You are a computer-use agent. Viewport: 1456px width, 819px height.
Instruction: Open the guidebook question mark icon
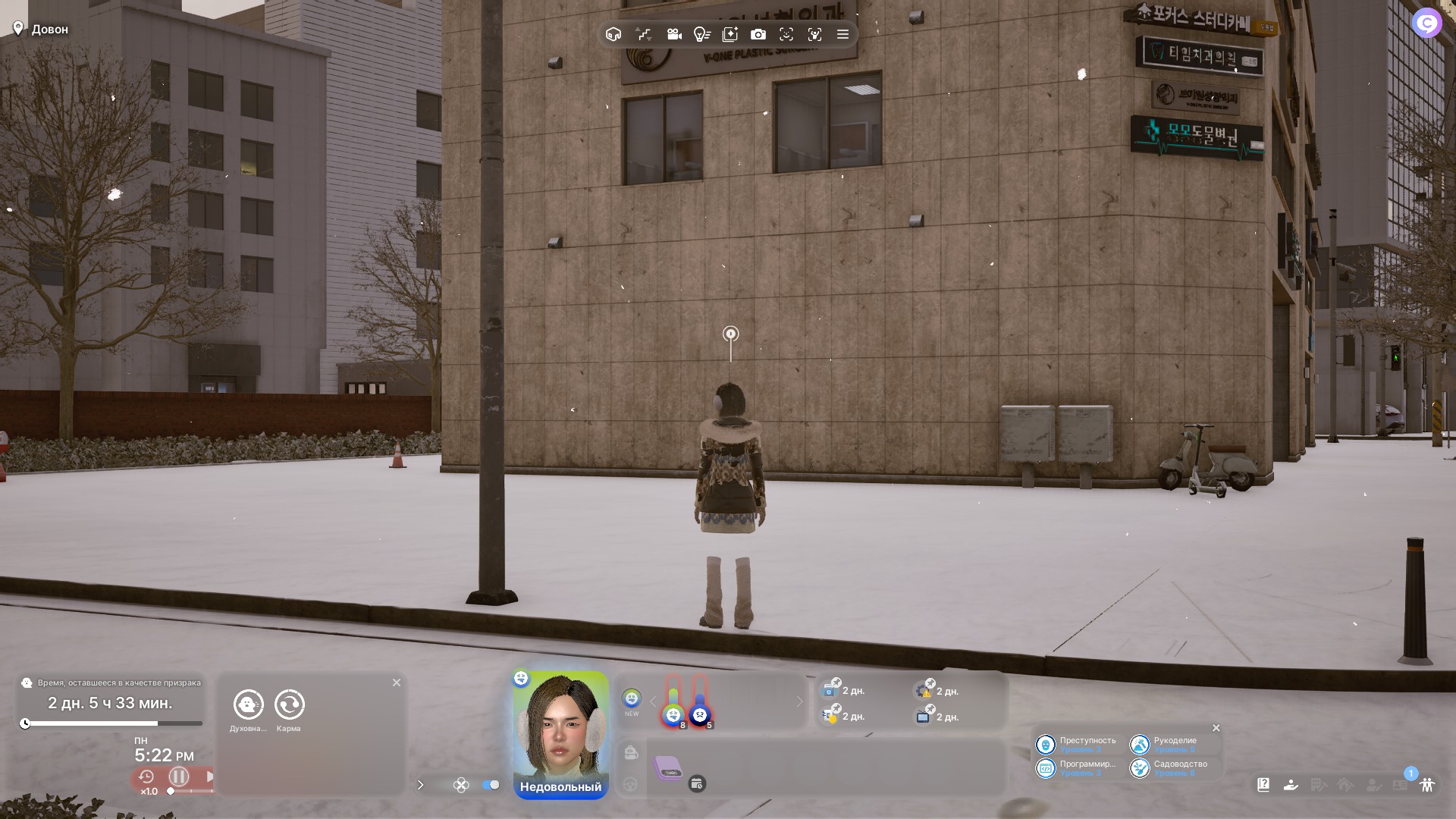(x=1263, y=785)
